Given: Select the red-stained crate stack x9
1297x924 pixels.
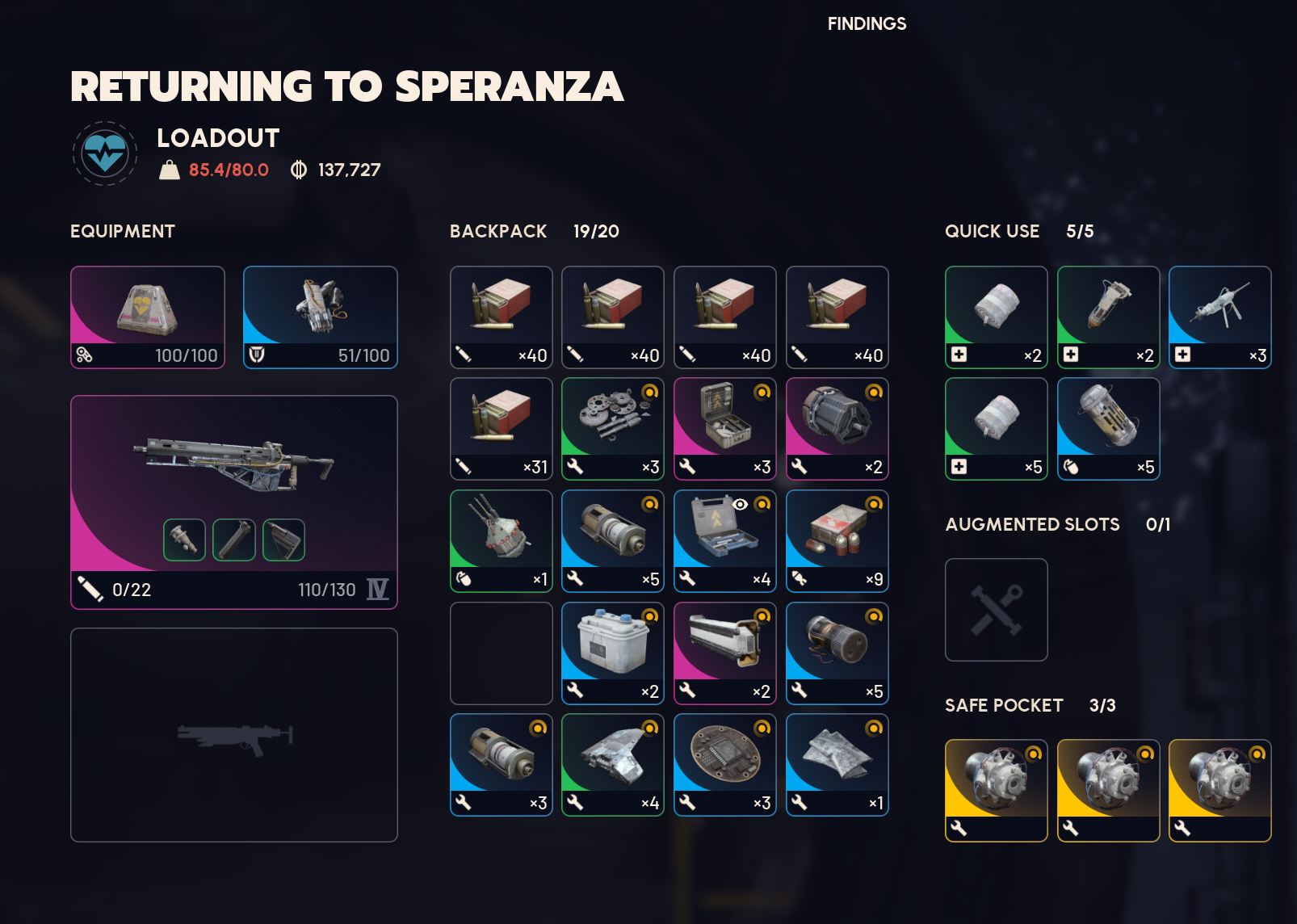Looking at the screenshot, I should (837, 541).
